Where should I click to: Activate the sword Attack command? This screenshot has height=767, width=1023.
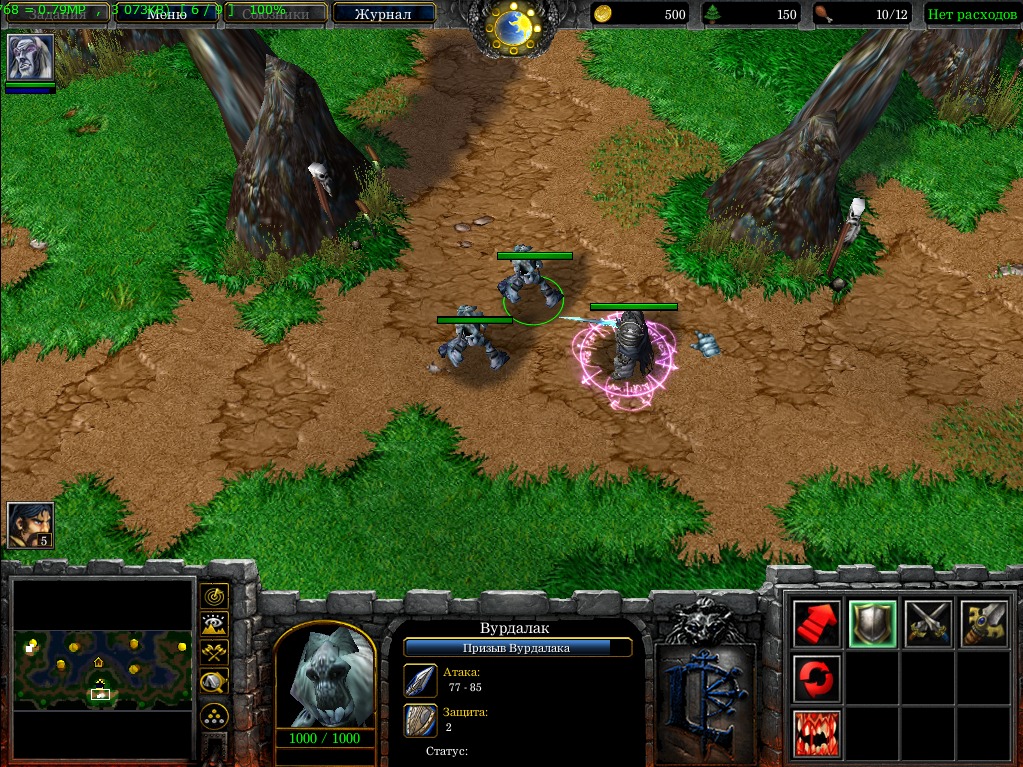coord(984,624)
